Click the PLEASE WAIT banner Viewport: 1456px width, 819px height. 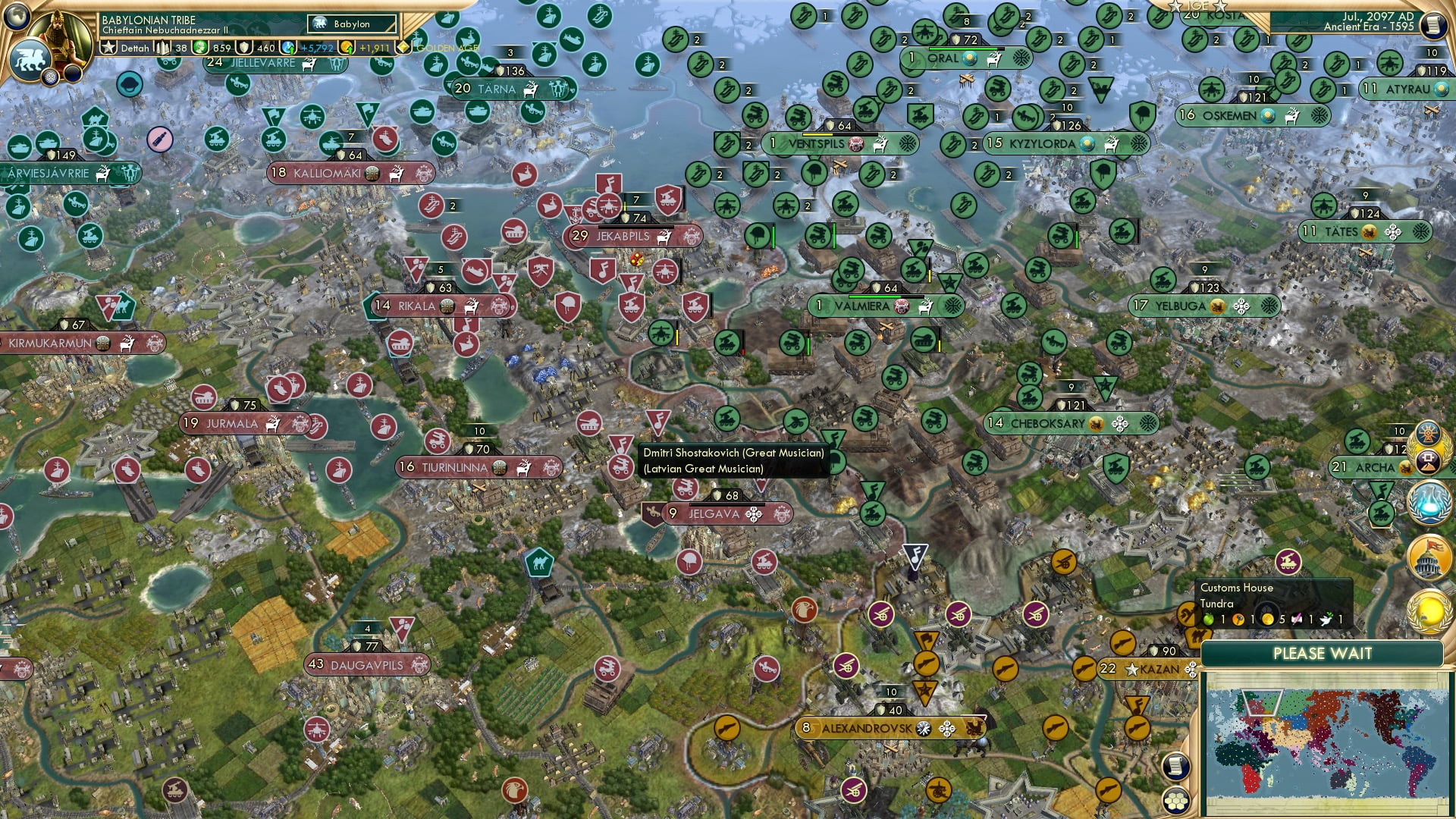point(1323,653)
